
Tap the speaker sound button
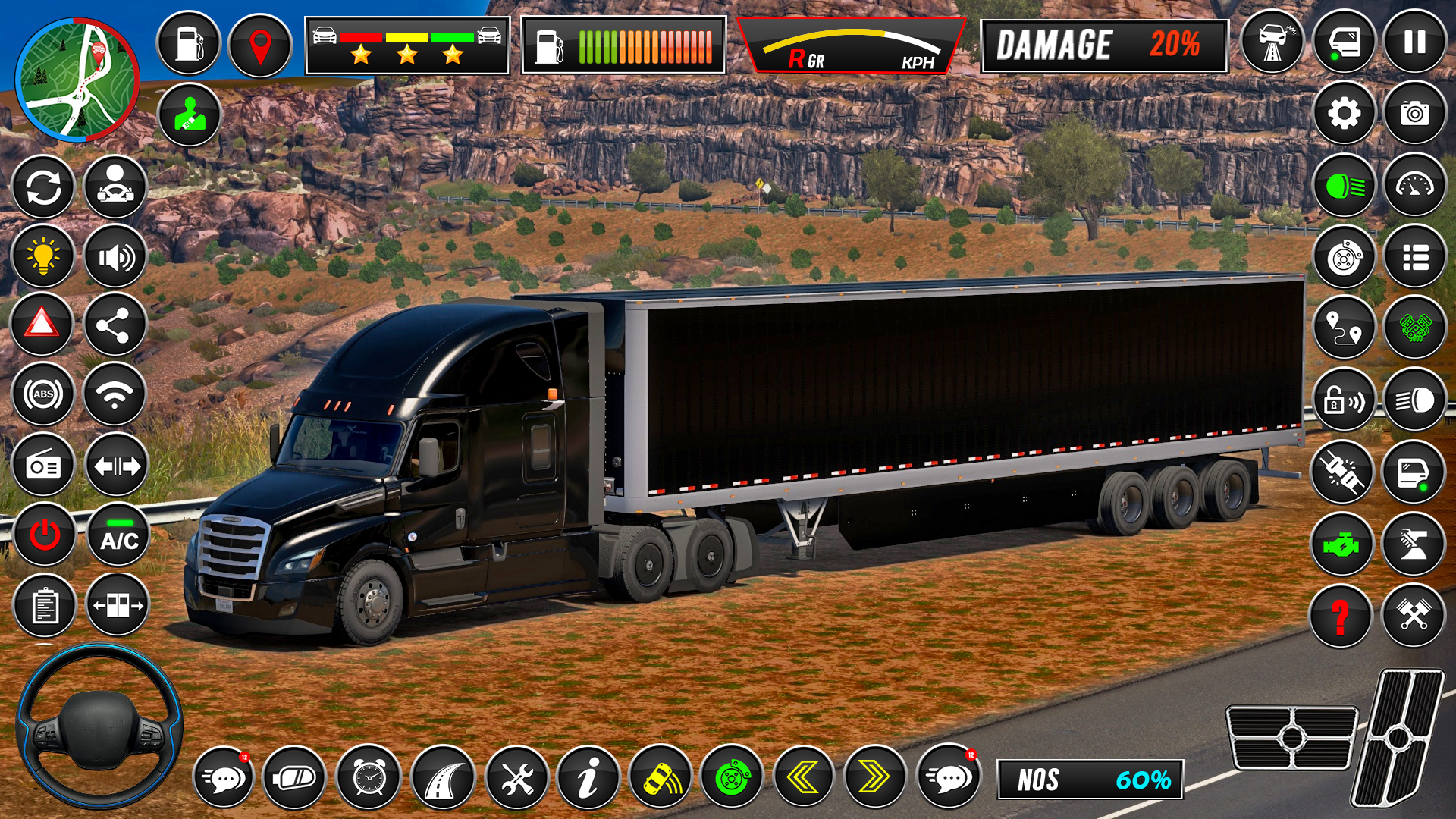pos(115,257)
